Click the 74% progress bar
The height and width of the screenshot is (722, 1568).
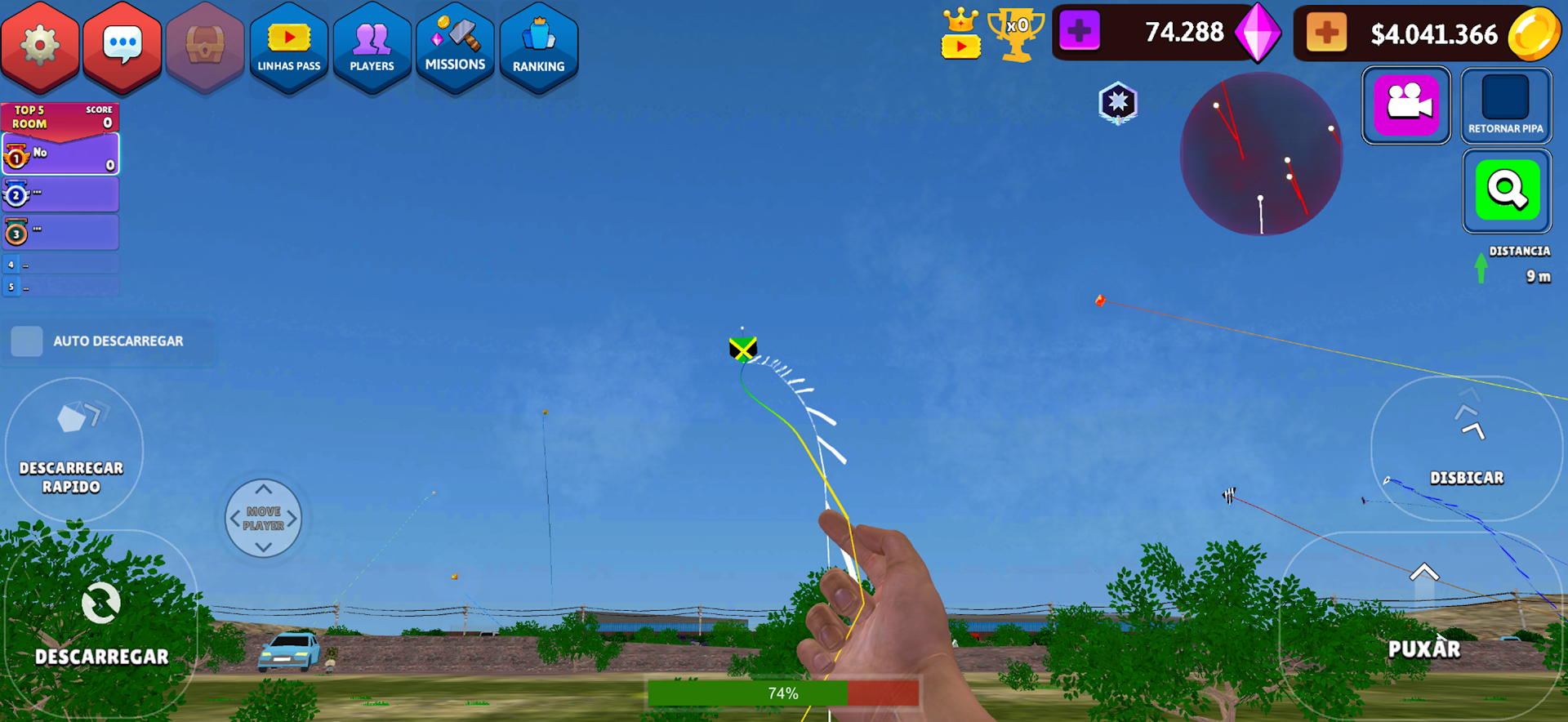tap(782, 693)
